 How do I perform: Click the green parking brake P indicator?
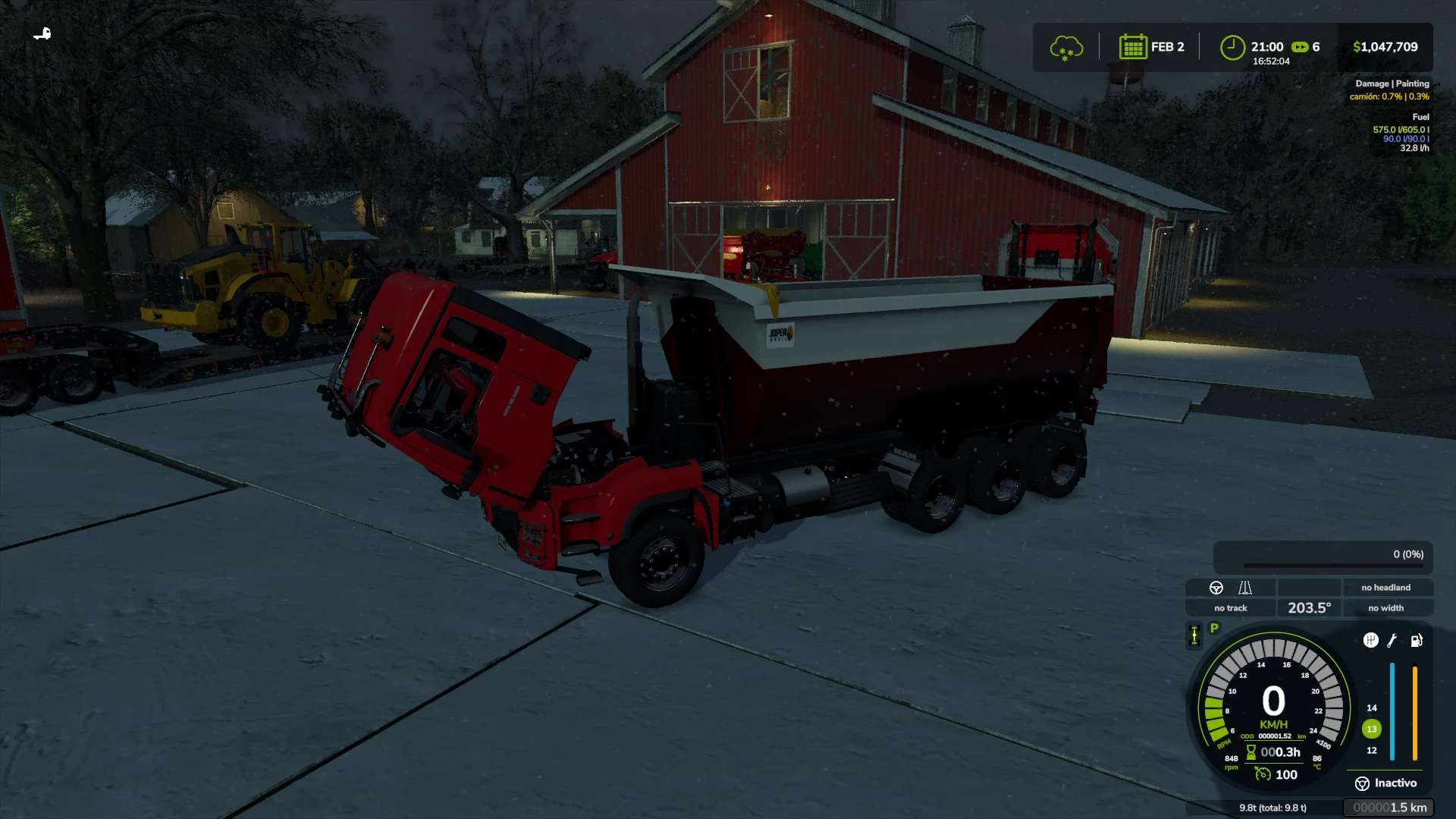1214,629
